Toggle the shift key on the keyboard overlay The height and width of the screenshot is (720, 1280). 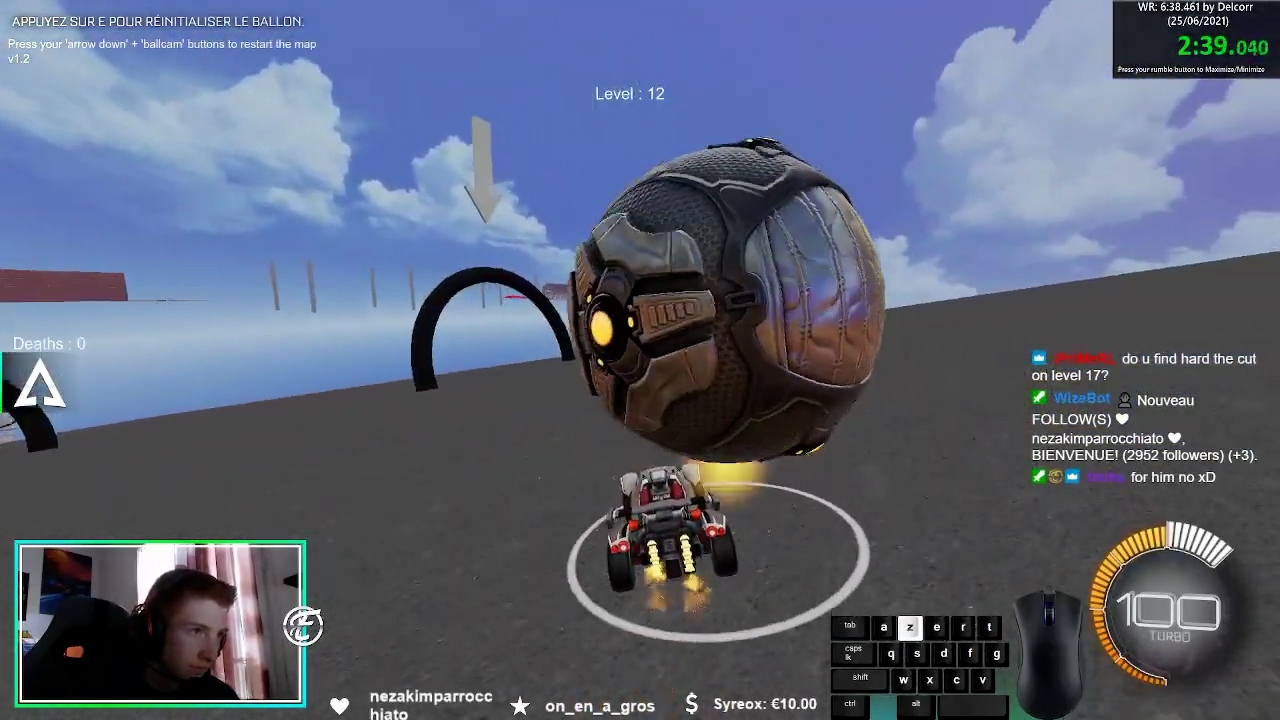point(859,677)
